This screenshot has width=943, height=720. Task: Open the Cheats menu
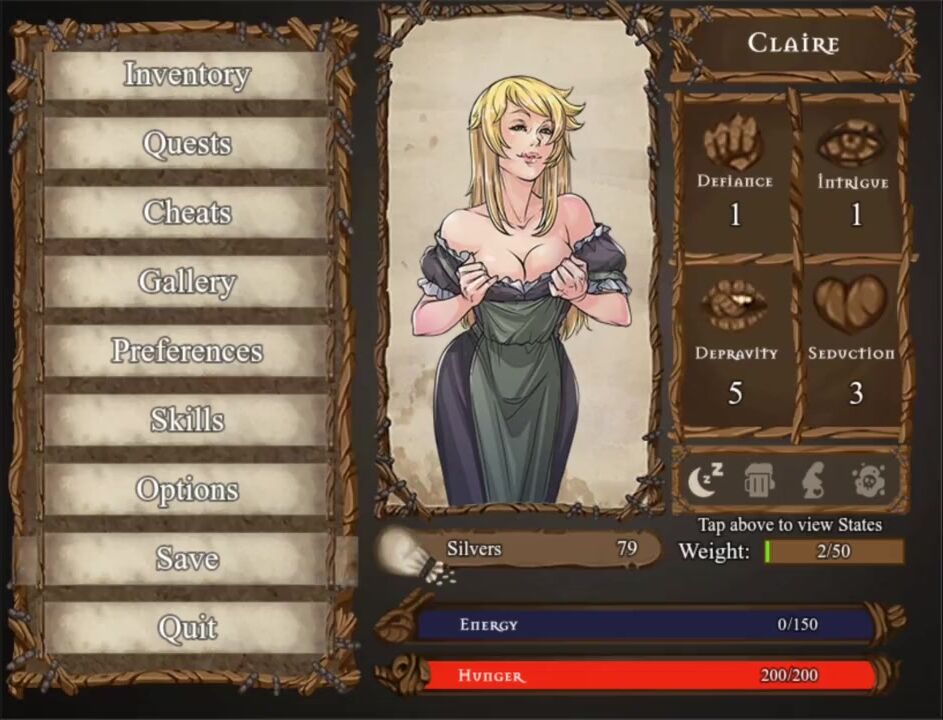tap(187, 213)
